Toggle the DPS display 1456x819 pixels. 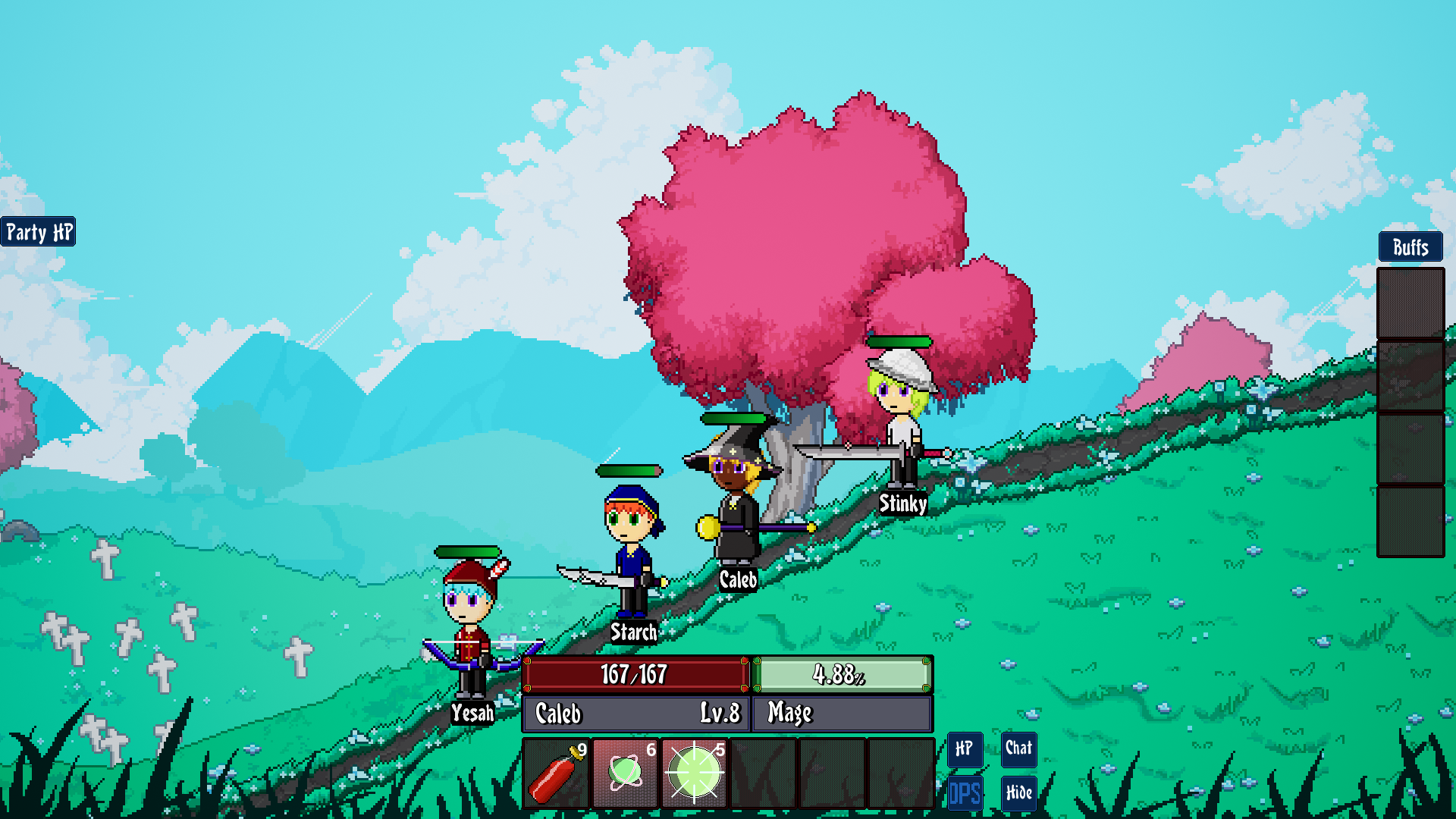(965, 793)
